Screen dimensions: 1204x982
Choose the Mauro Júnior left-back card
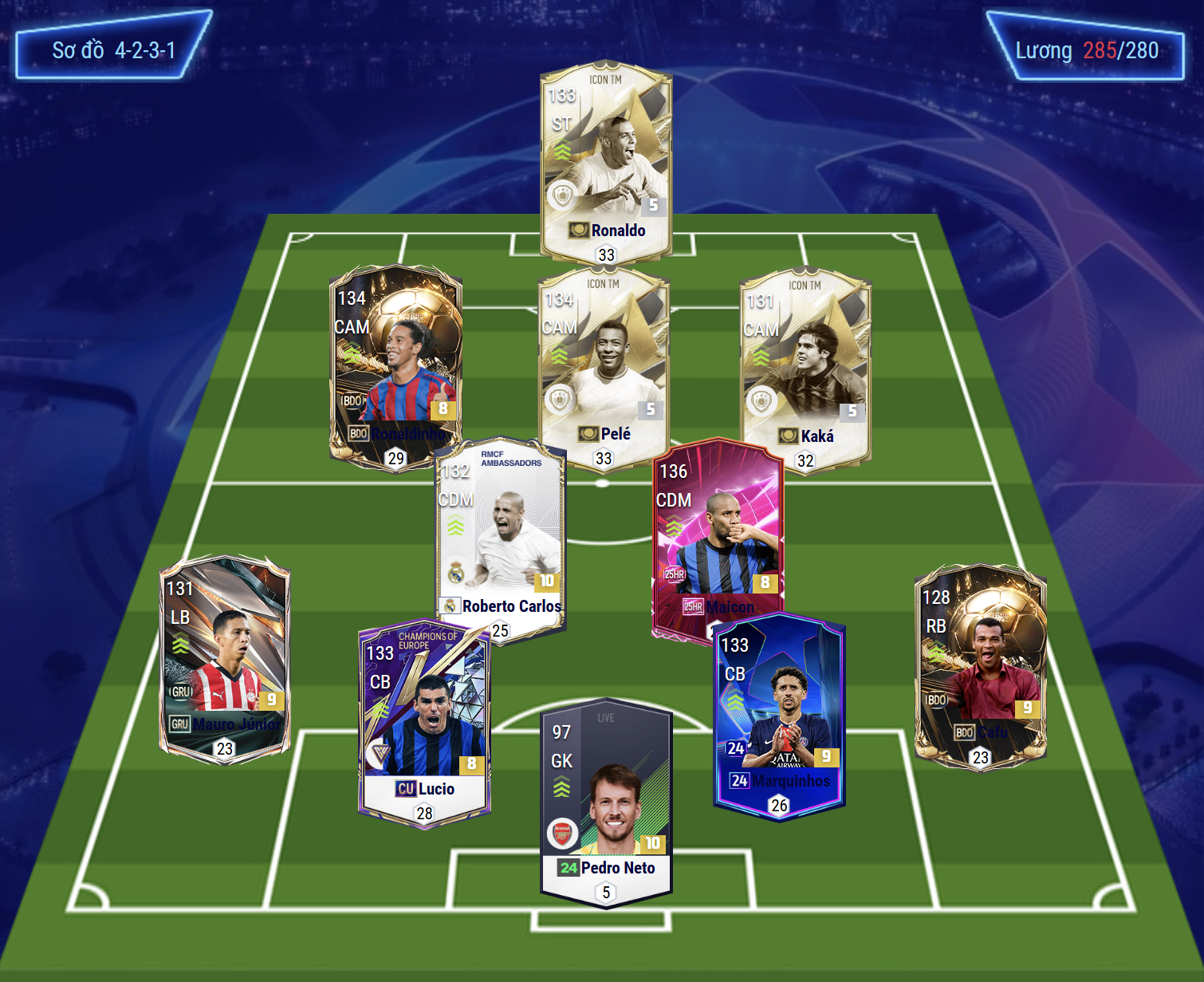(225, 658)
